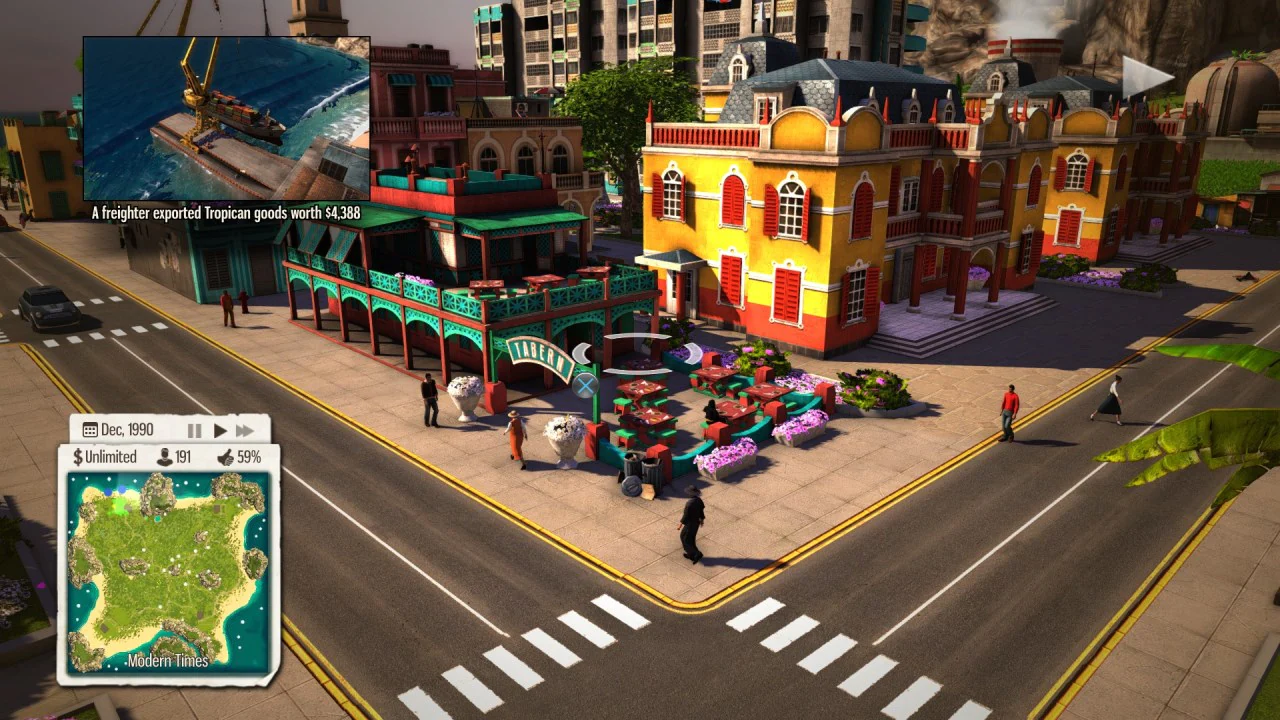Resume normal game speed with the play button

220,430
